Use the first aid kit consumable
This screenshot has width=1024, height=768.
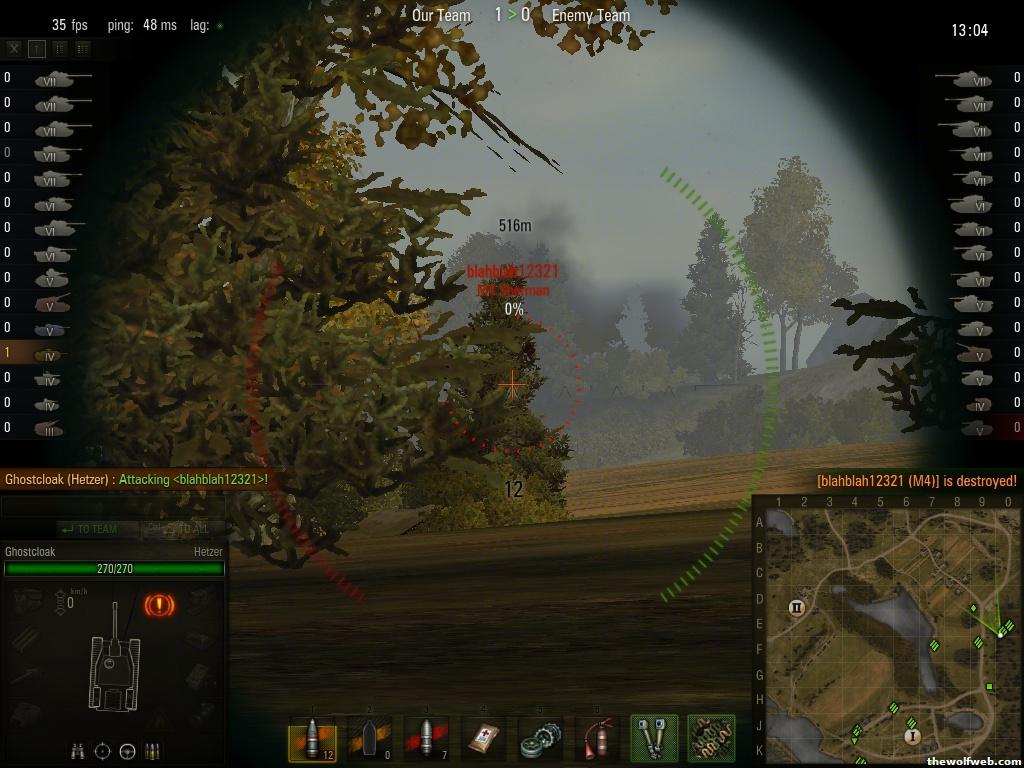tap(484, 739)
